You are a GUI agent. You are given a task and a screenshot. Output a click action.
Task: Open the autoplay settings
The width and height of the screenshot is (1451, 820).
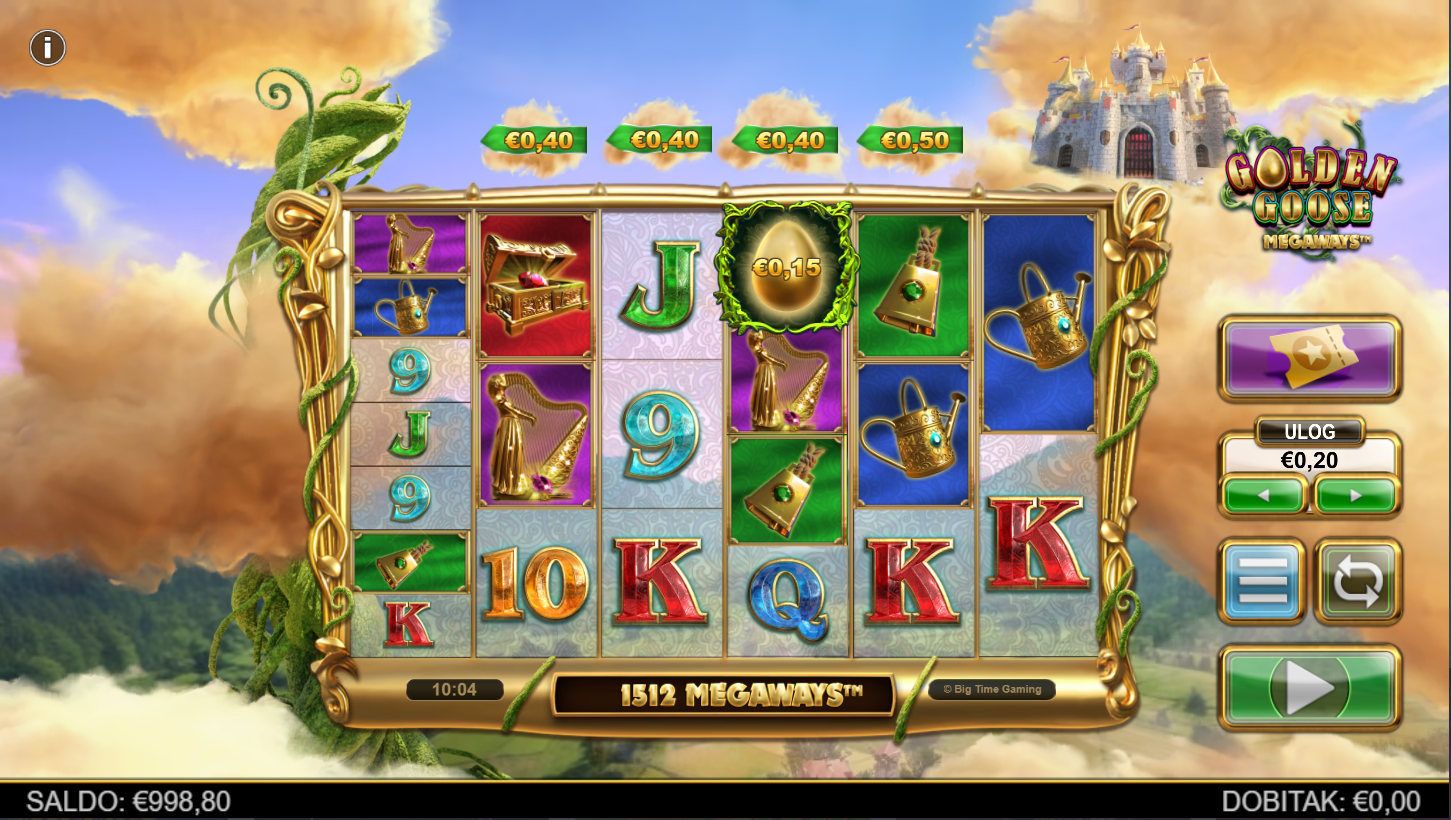pyautogui.click(x=1357, y=581)
